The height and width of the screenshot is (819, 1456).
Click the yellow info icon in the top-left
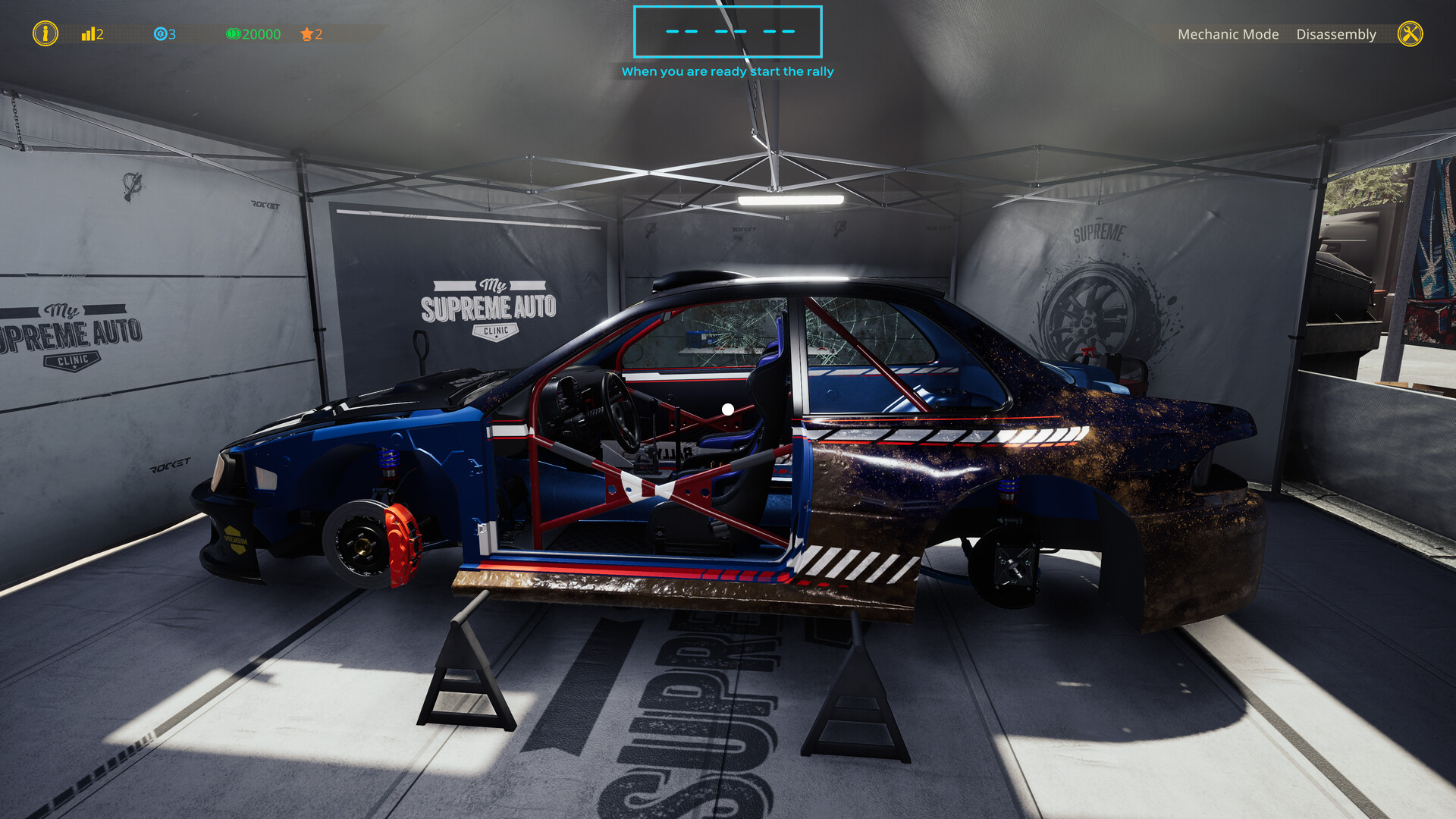(45, 34)
